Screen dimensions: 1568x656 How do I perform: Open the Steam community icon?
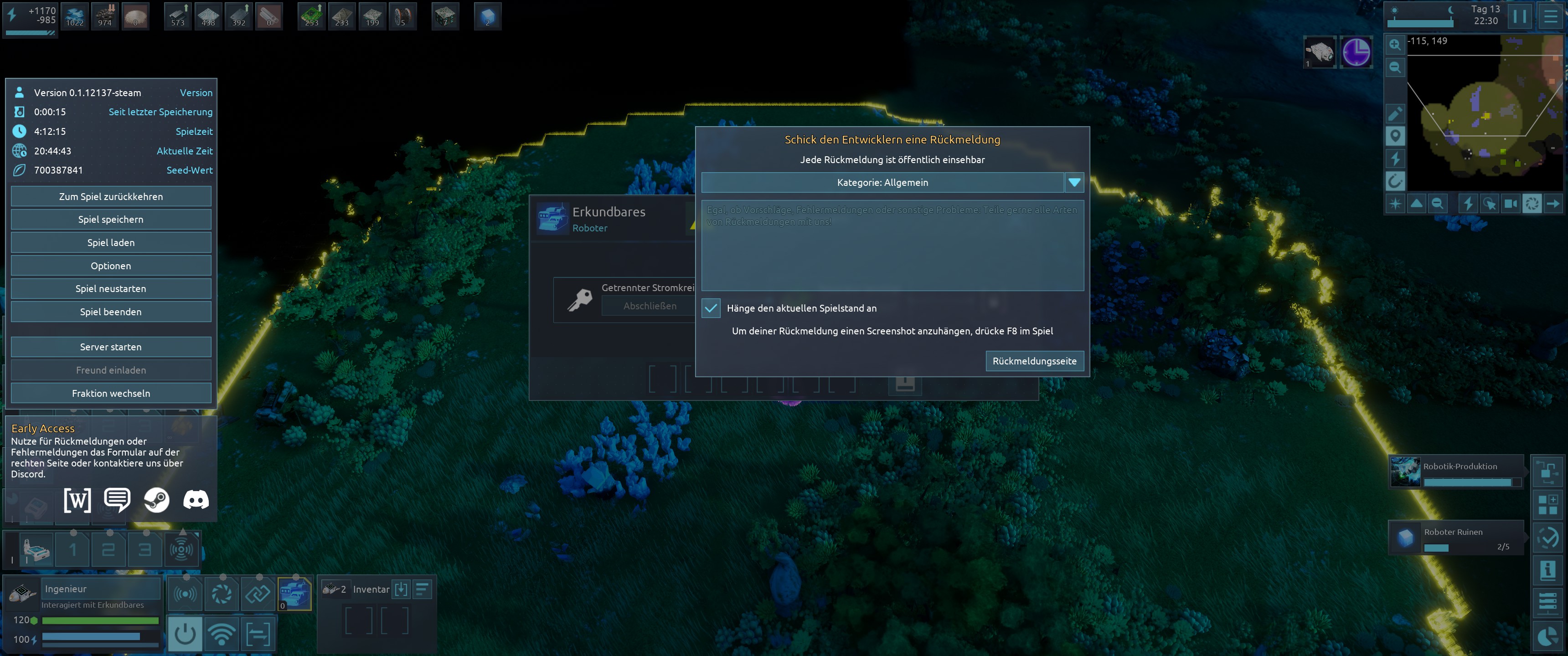pyautogui.click(x=156, y=500)
